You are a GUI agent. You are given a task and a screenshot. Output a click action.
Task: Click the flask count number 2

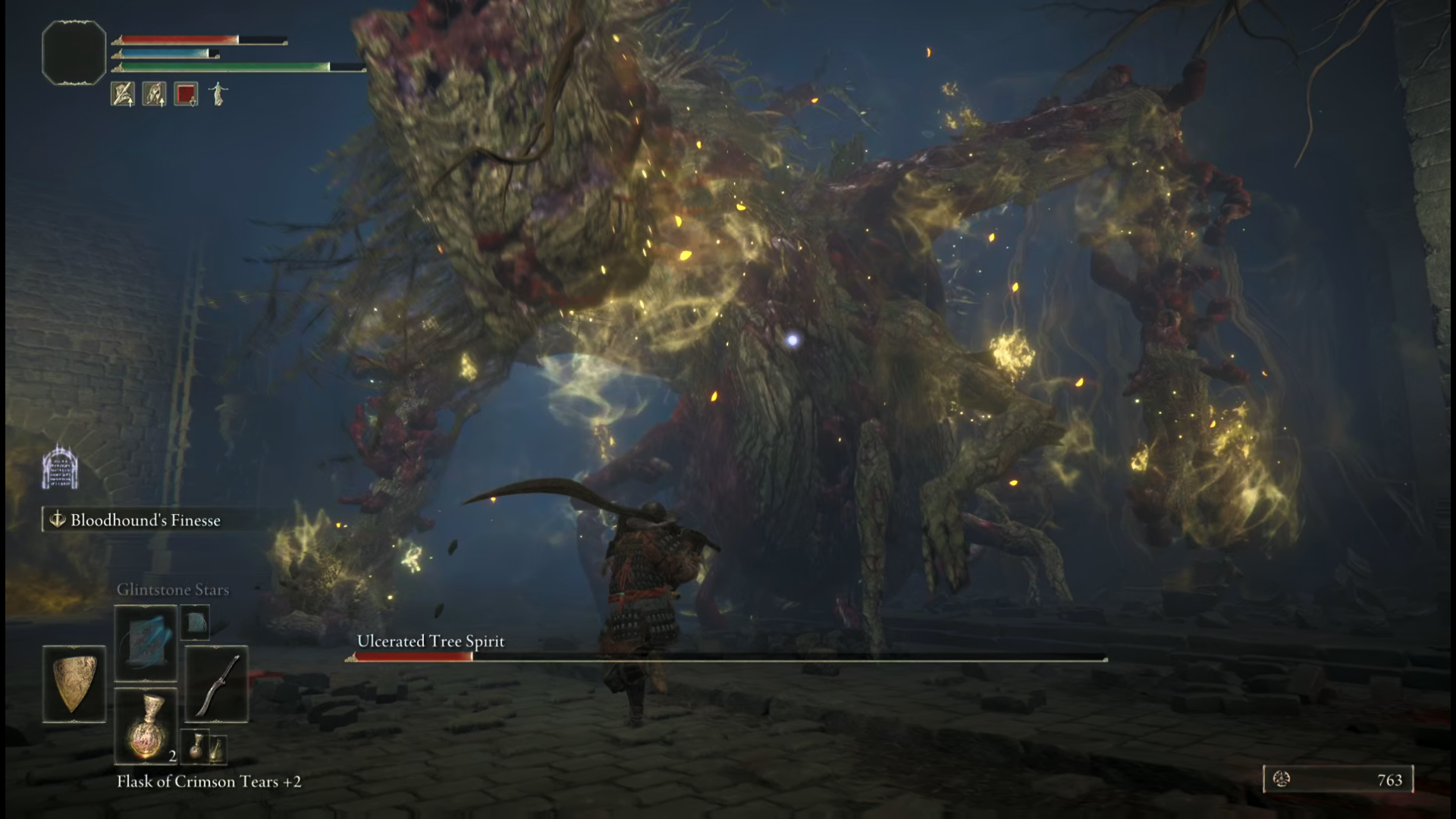point(172,755)
